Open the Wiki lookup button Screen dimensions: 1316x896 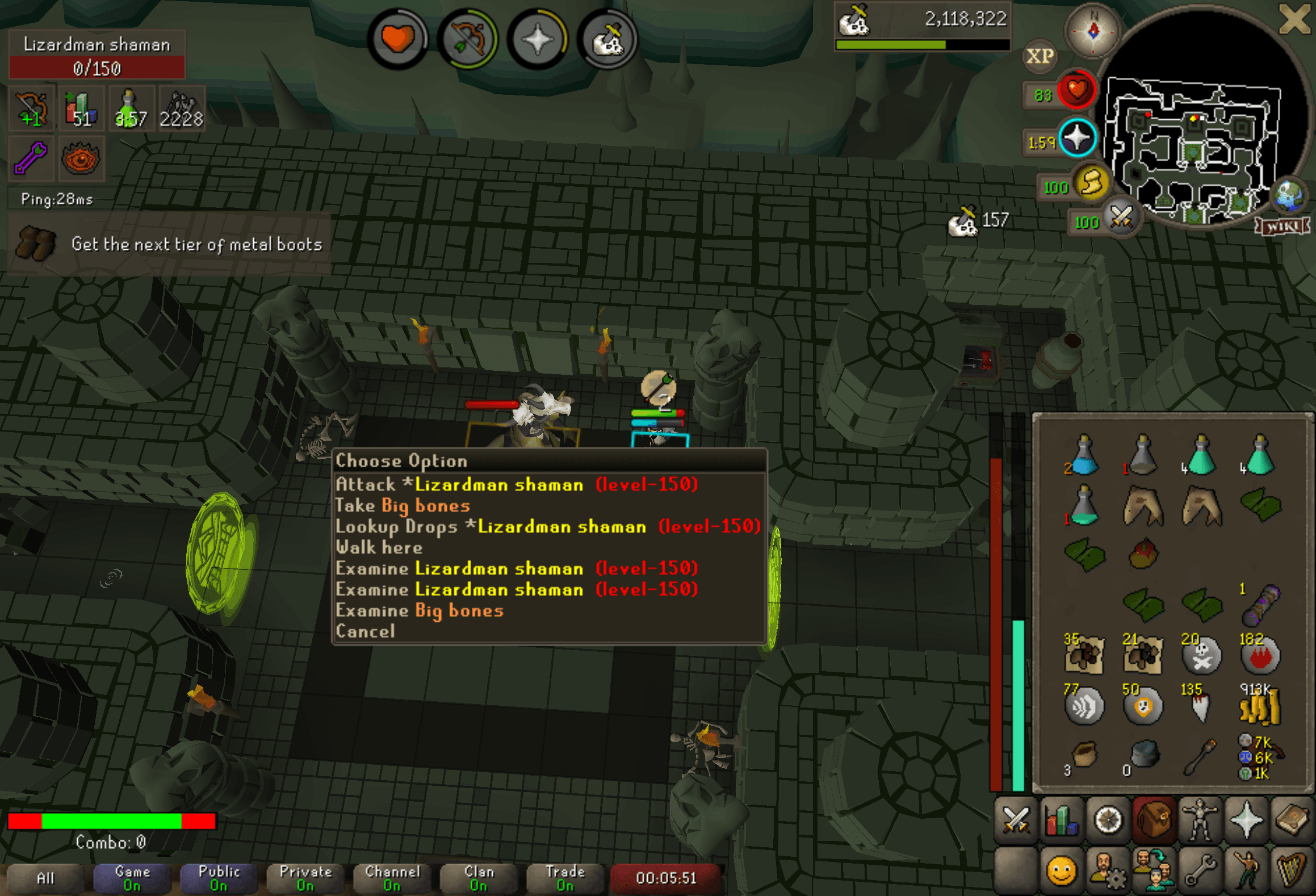pos(1281,225)
